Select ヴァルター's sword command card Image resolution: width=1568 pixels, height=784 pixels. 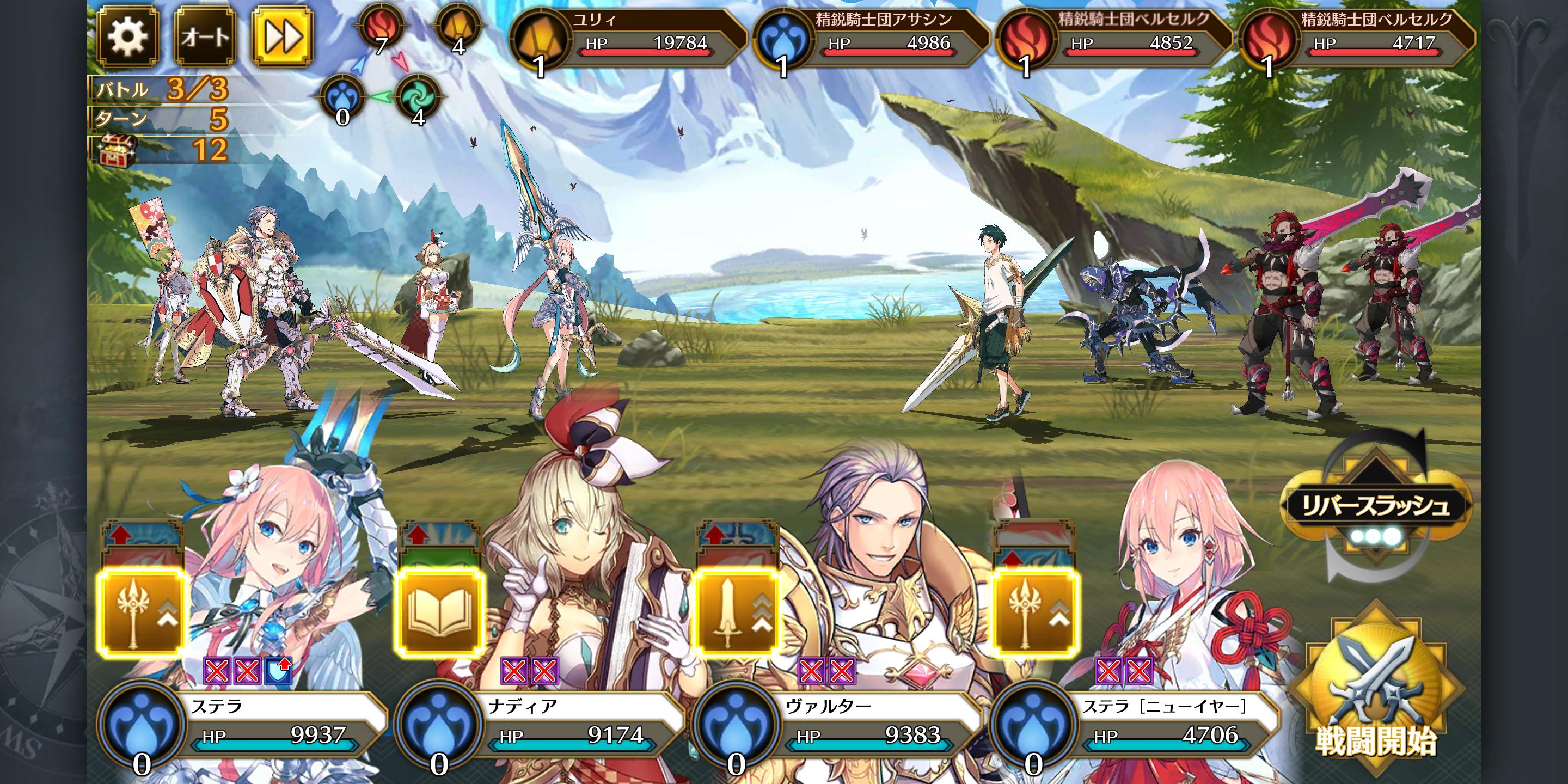click(737, 612)
